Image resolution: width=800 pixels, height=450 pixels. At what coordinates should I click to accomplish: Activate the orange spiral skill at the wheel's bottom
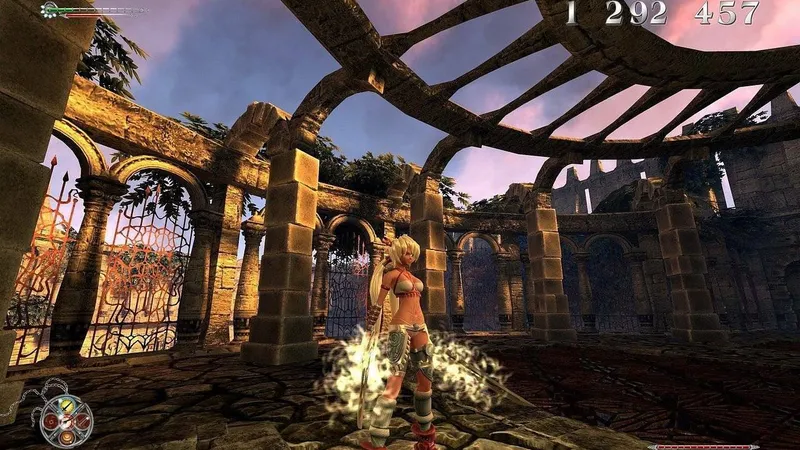point(67,438)
